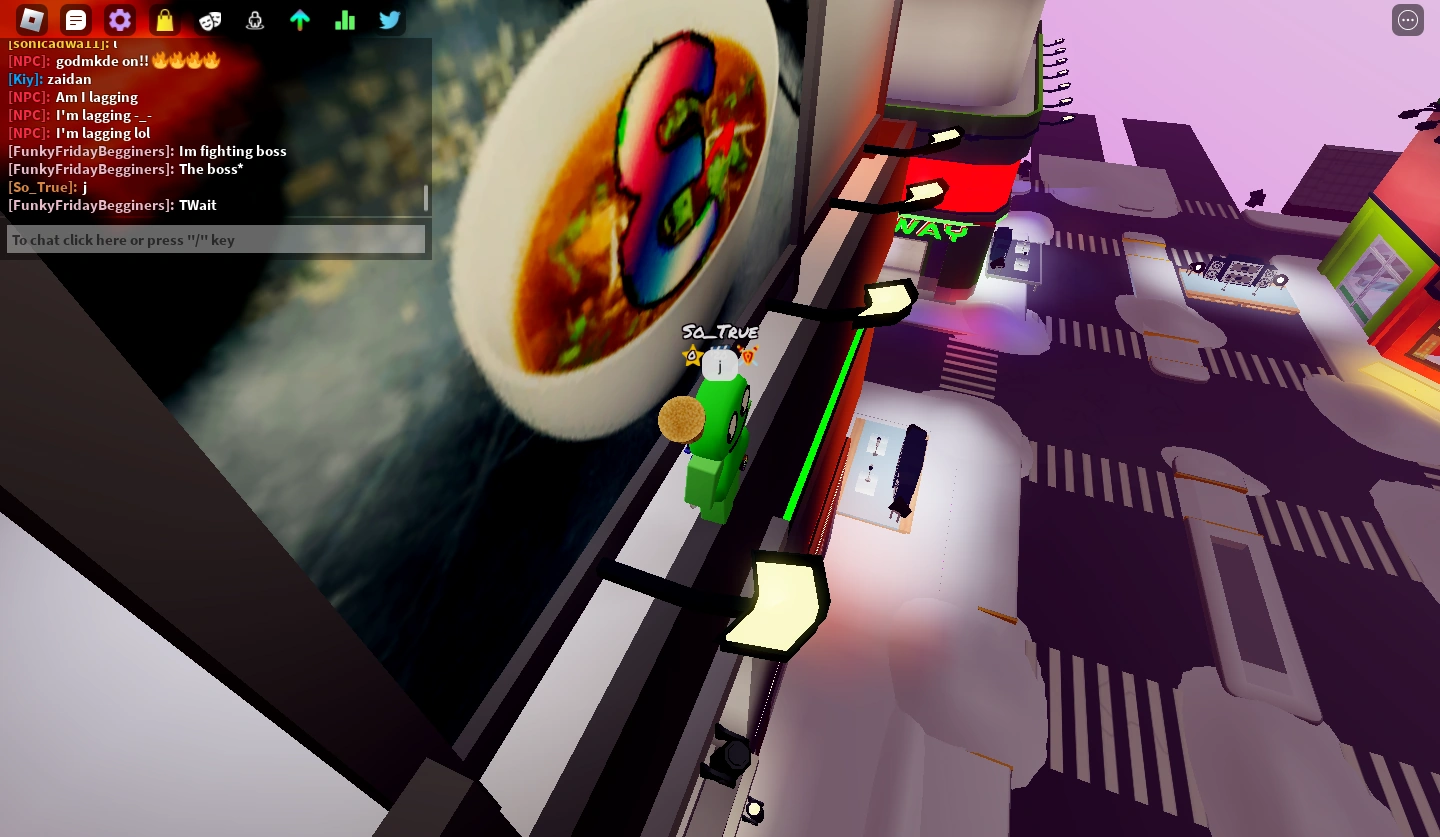Open the in-game Settings gear

tap(120, 20)
